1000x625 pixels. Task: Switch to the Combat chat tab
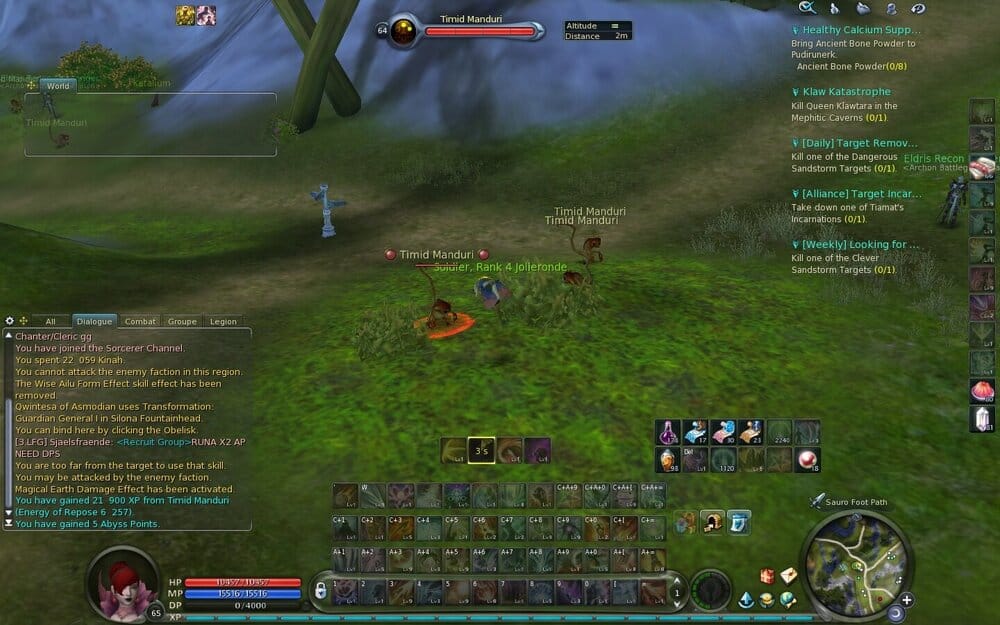[140, 321]
